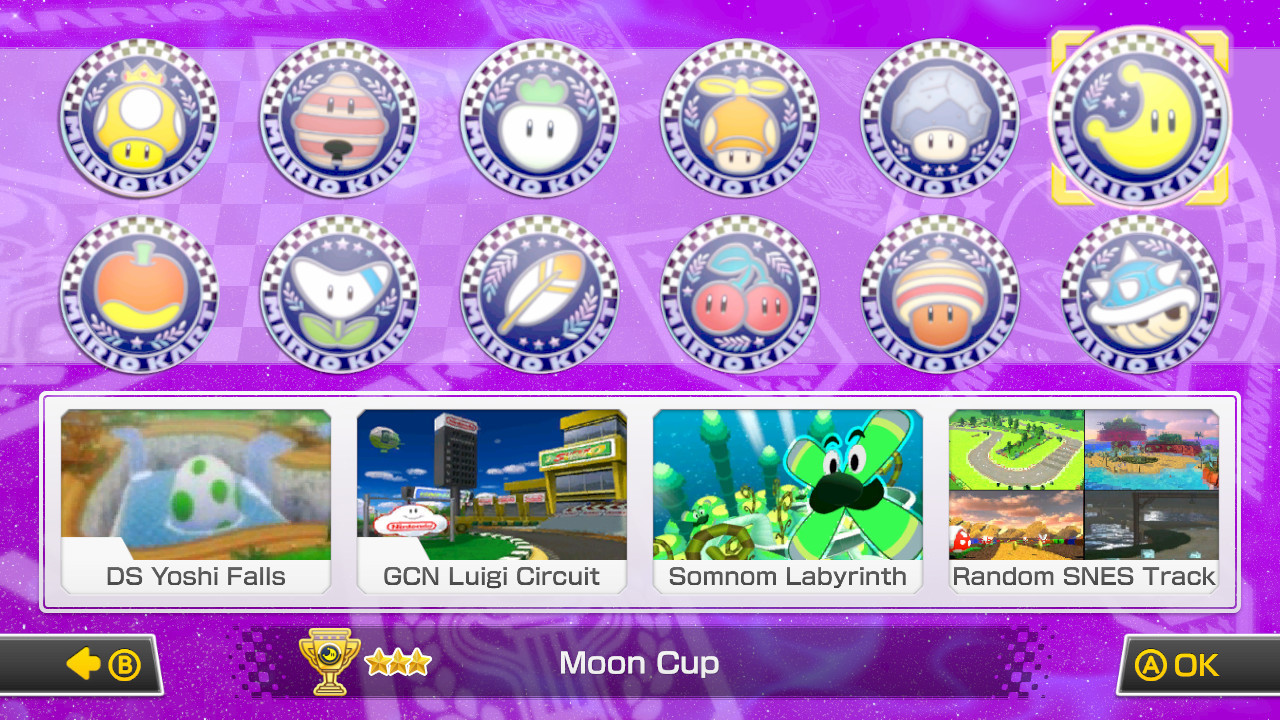Select the Spiny Shell cup emblem

[x=1139, y=294]
